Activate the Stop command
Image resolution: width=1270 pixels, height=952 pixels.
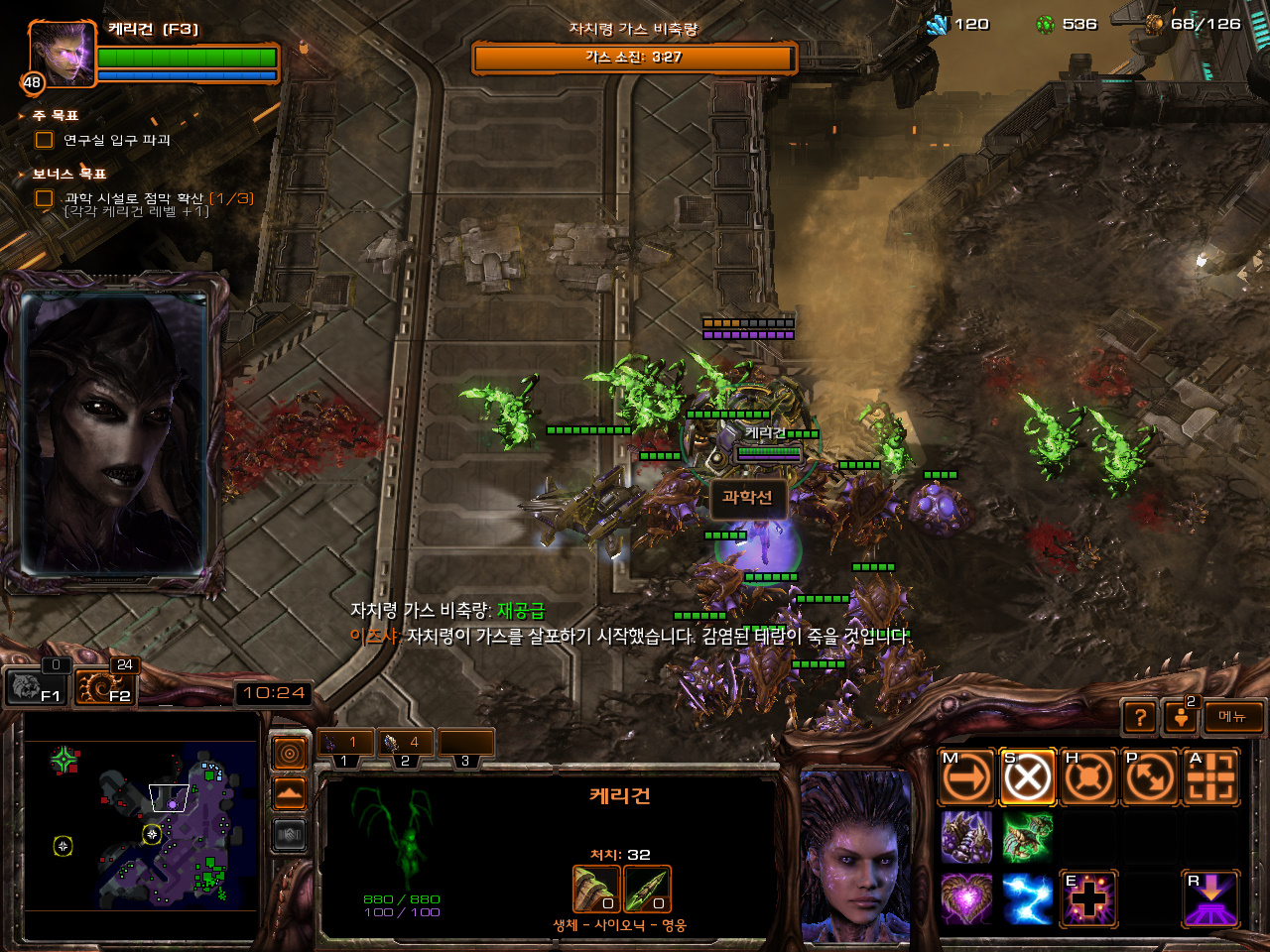tap(1027, 776)
